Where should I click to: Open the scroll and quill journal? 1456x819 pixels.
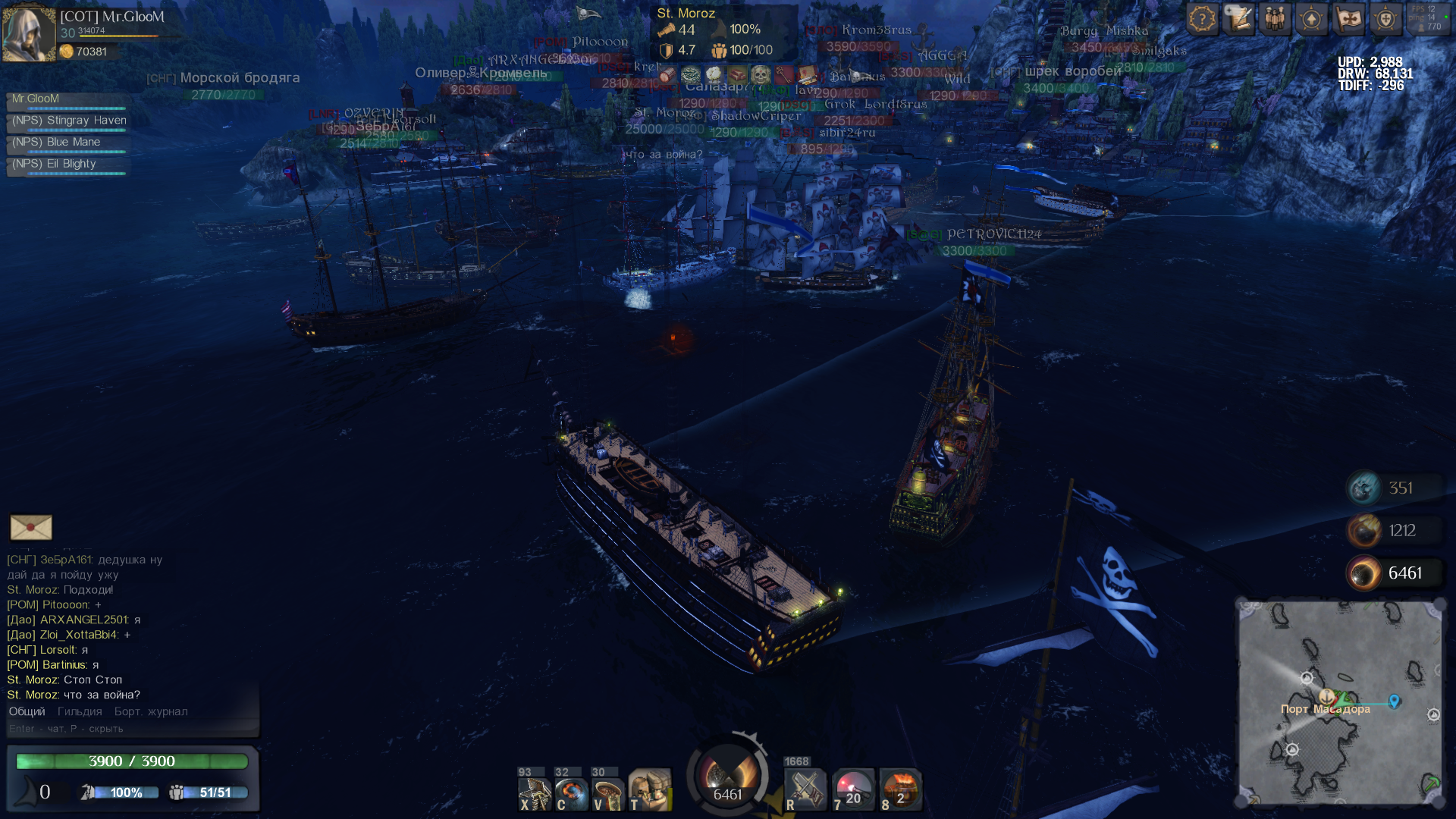(x=1239, y=19)
